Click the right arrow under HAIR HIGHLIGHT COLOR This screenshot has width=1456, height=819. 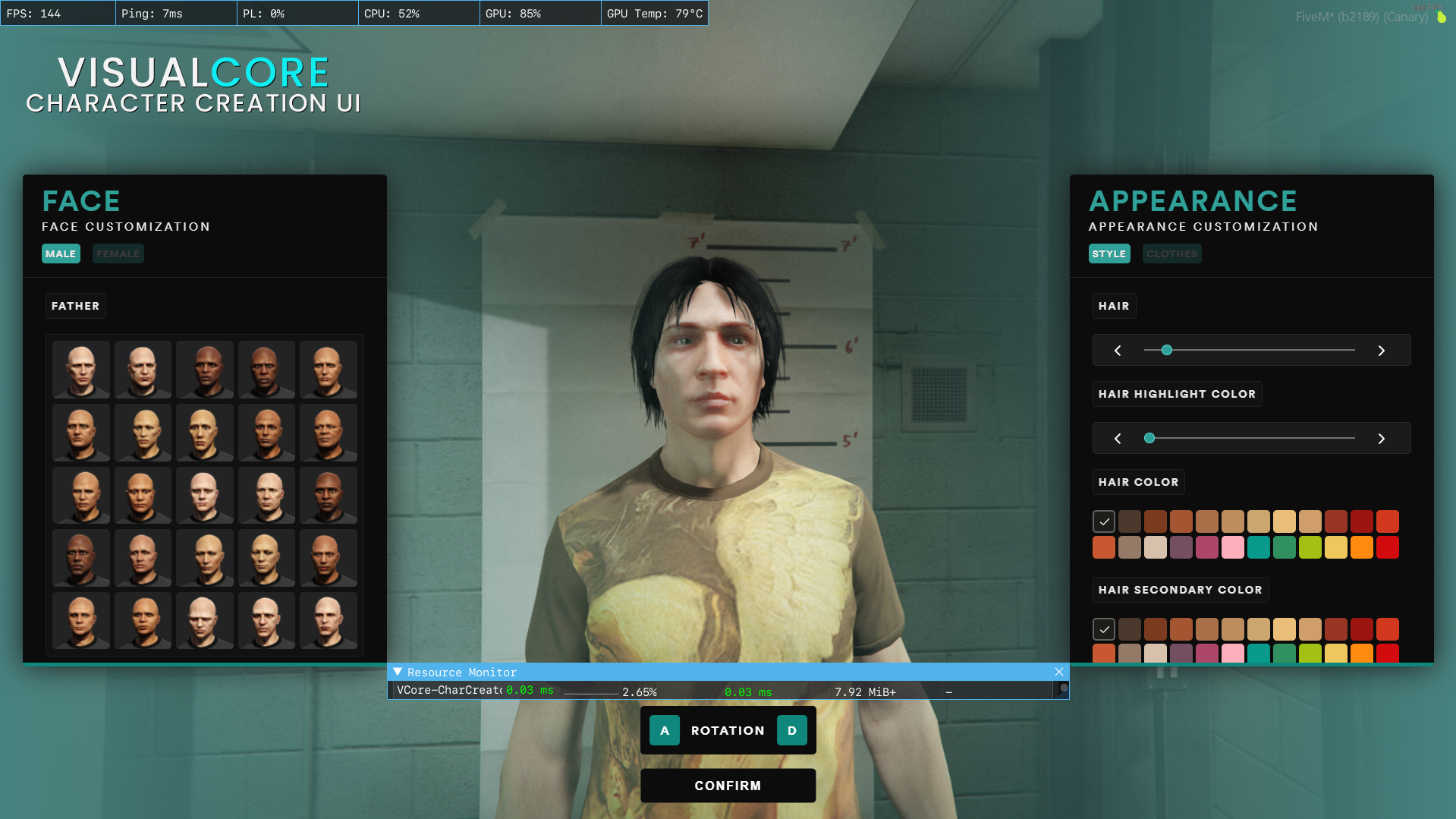coord(1381,438)
